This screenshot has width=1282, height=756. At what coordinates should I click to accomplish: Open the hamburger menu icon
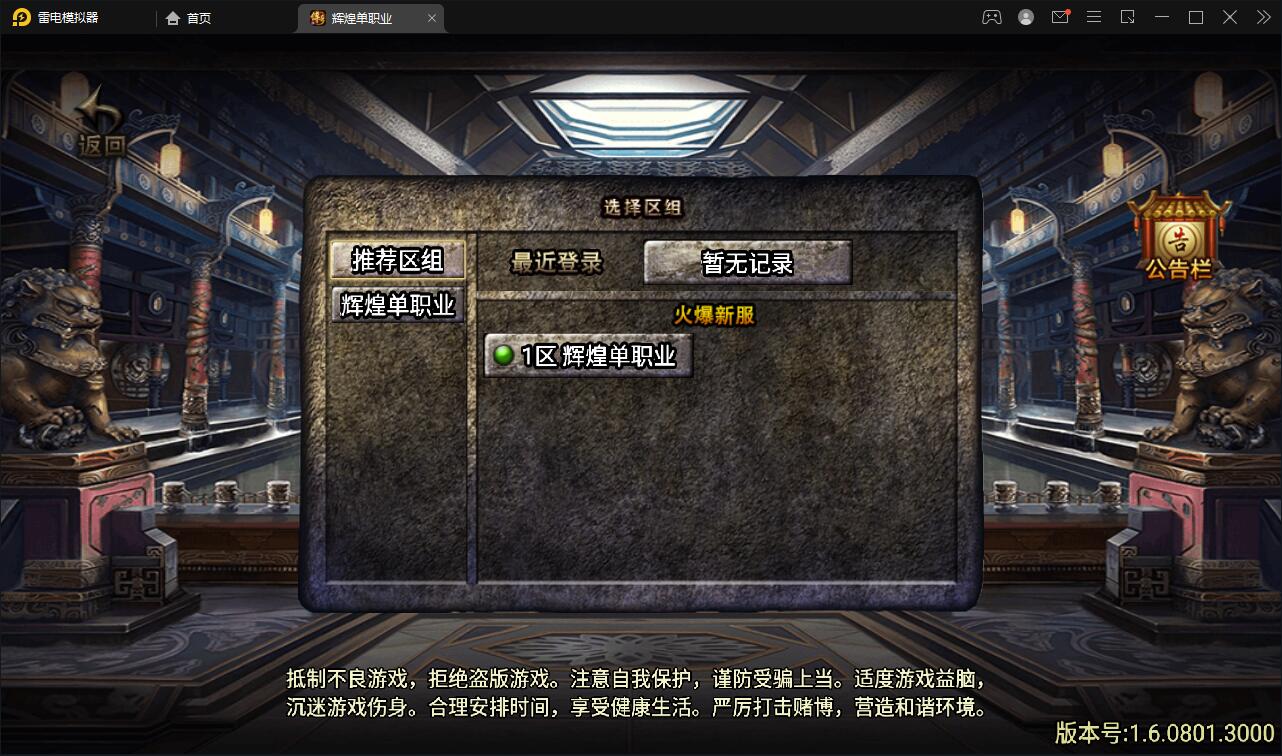tap(1094, 17)
